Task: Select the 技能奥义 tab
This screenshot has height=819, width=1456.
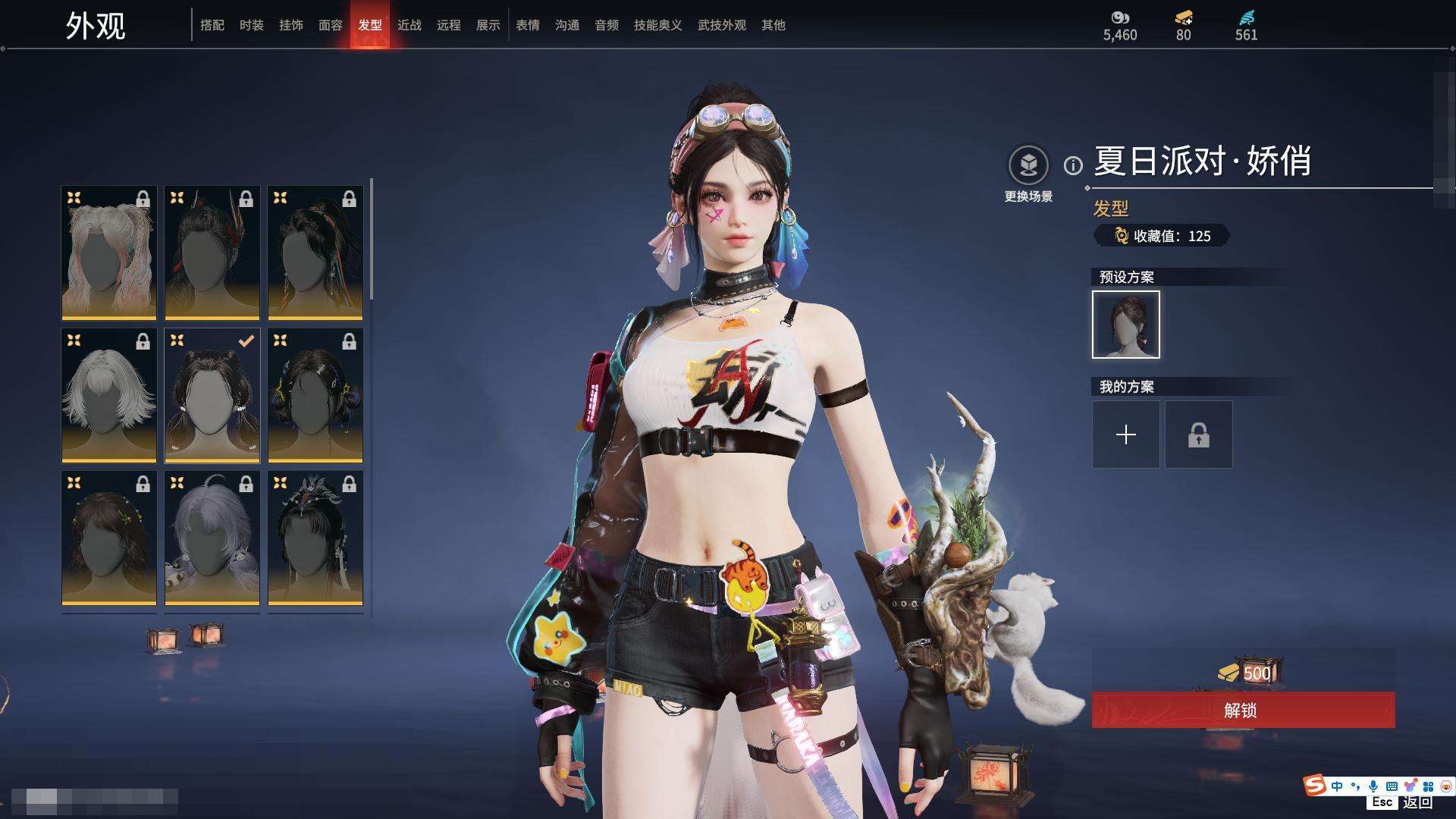Action: pyautogui.click(x=657, y=25)
